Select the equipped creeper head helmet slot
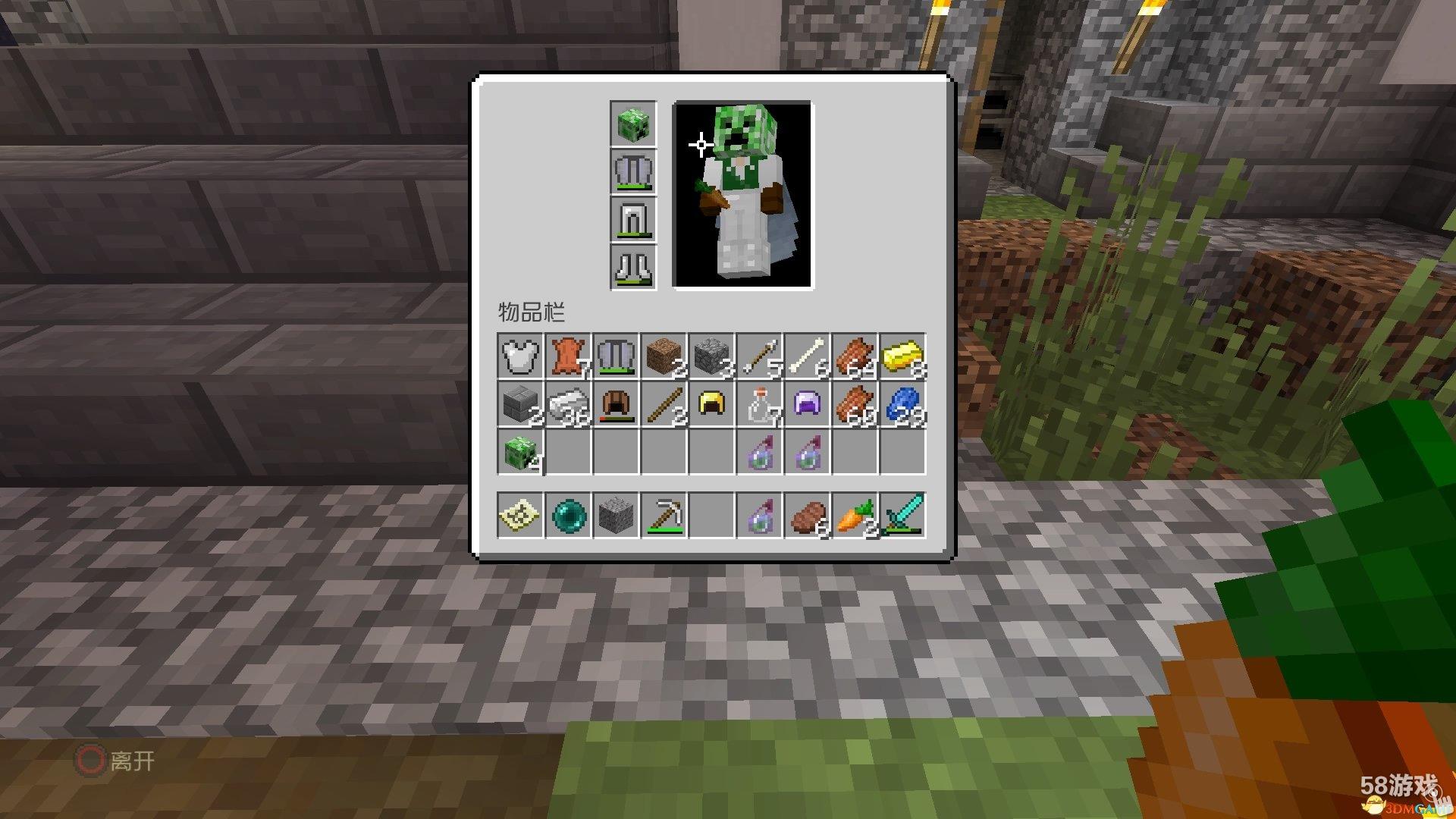 click(x=633, y=124)
